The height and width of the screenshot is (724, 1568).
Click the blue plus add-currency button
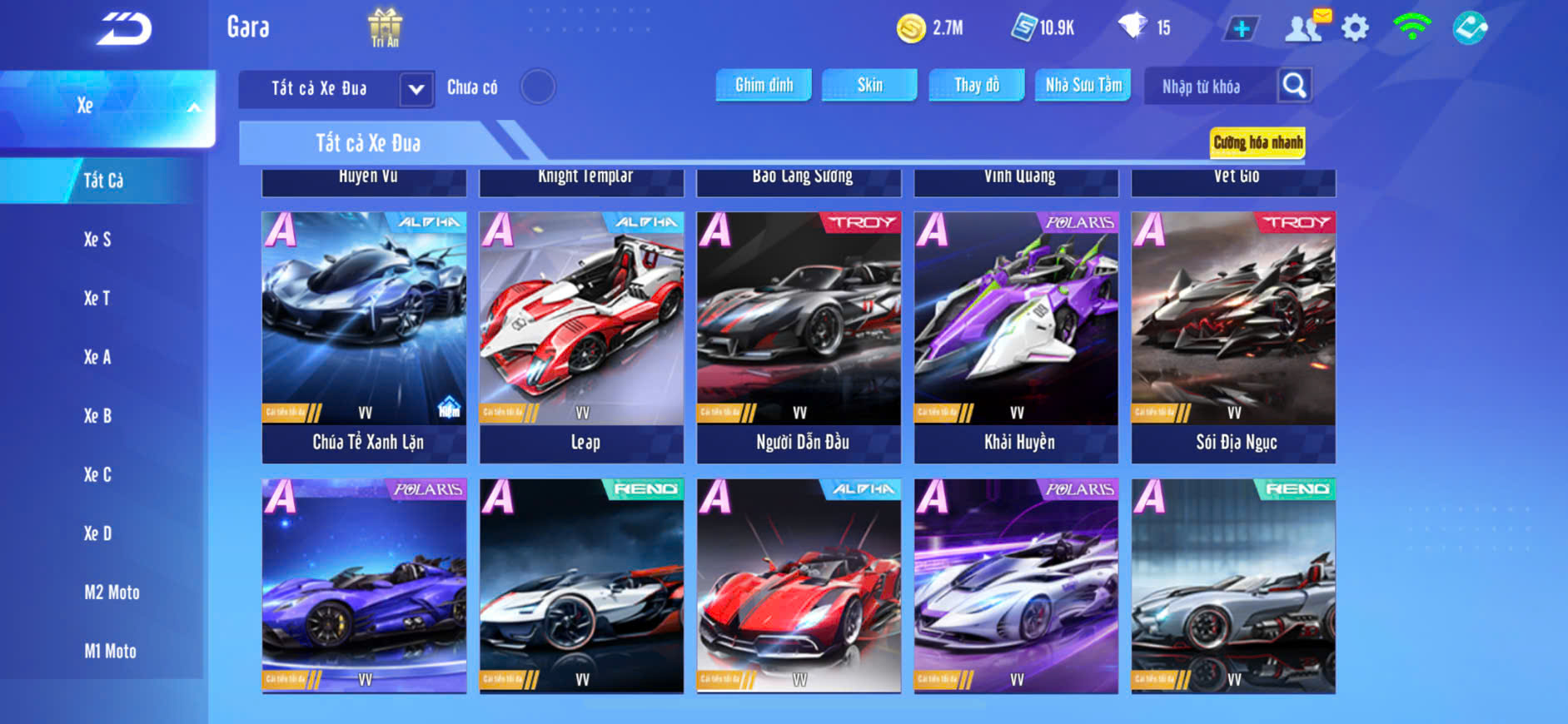[1241, 29]
